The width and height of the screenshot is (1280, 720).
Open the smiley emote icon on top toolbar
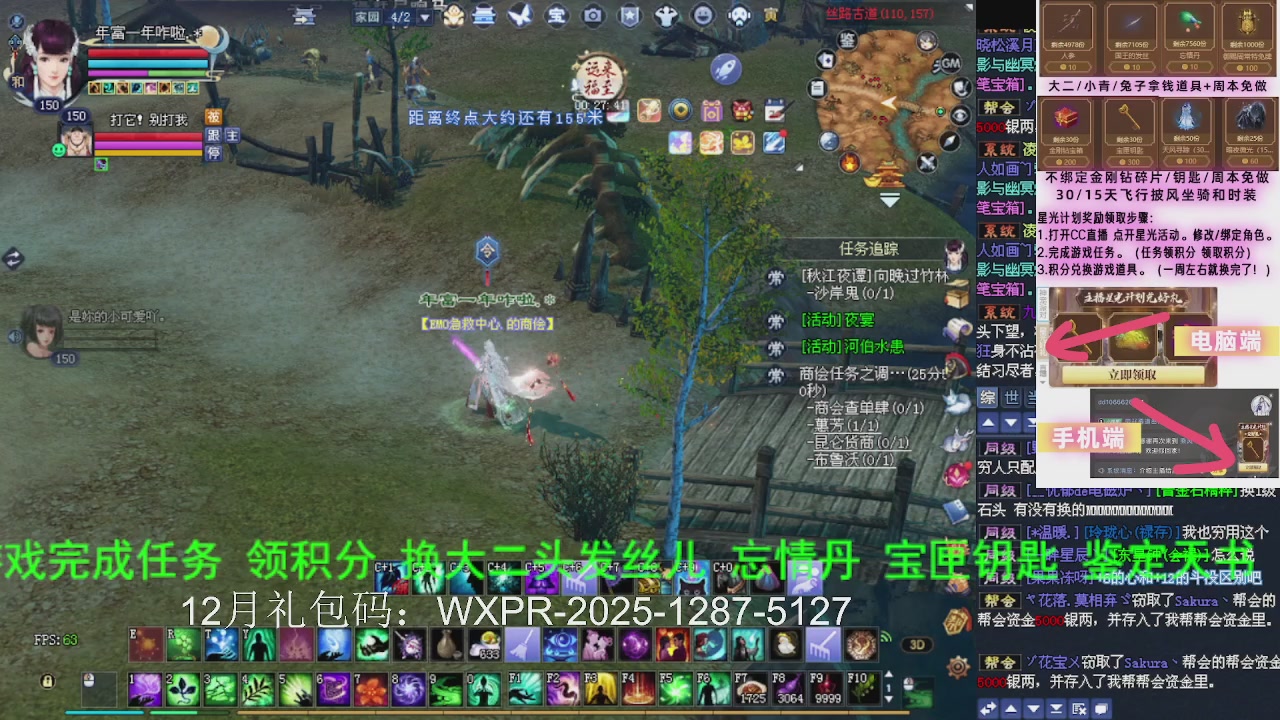pos(703,15)
